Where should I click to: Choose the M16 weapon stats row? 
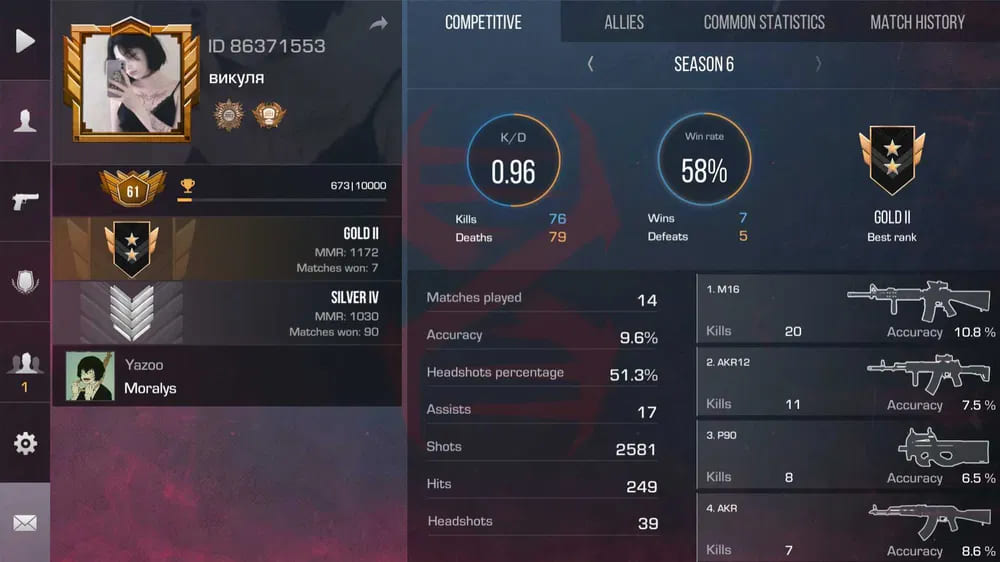(x=848, y=309)
